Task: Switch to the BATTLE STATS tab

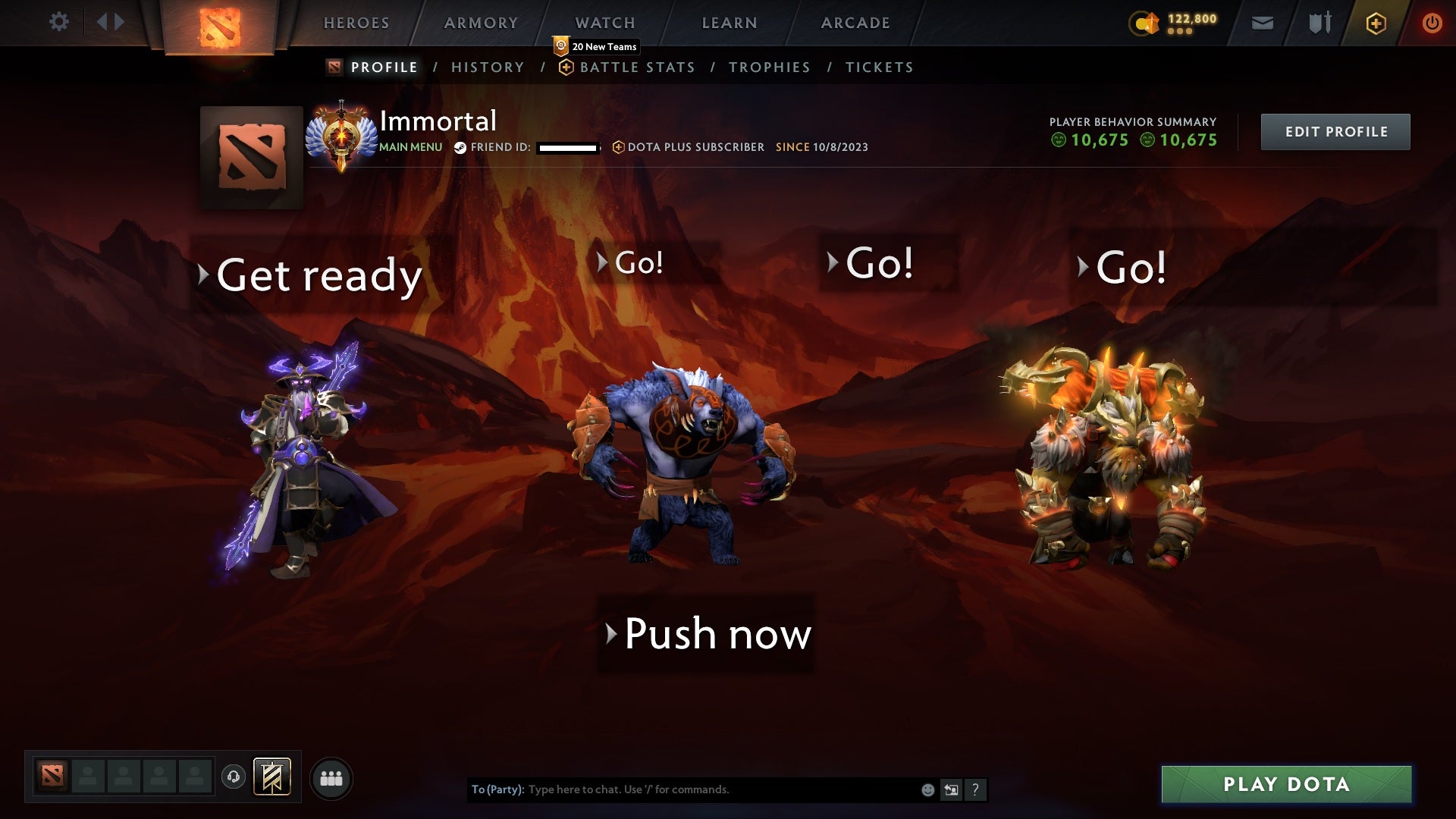Action: click(x=636, y=67)
